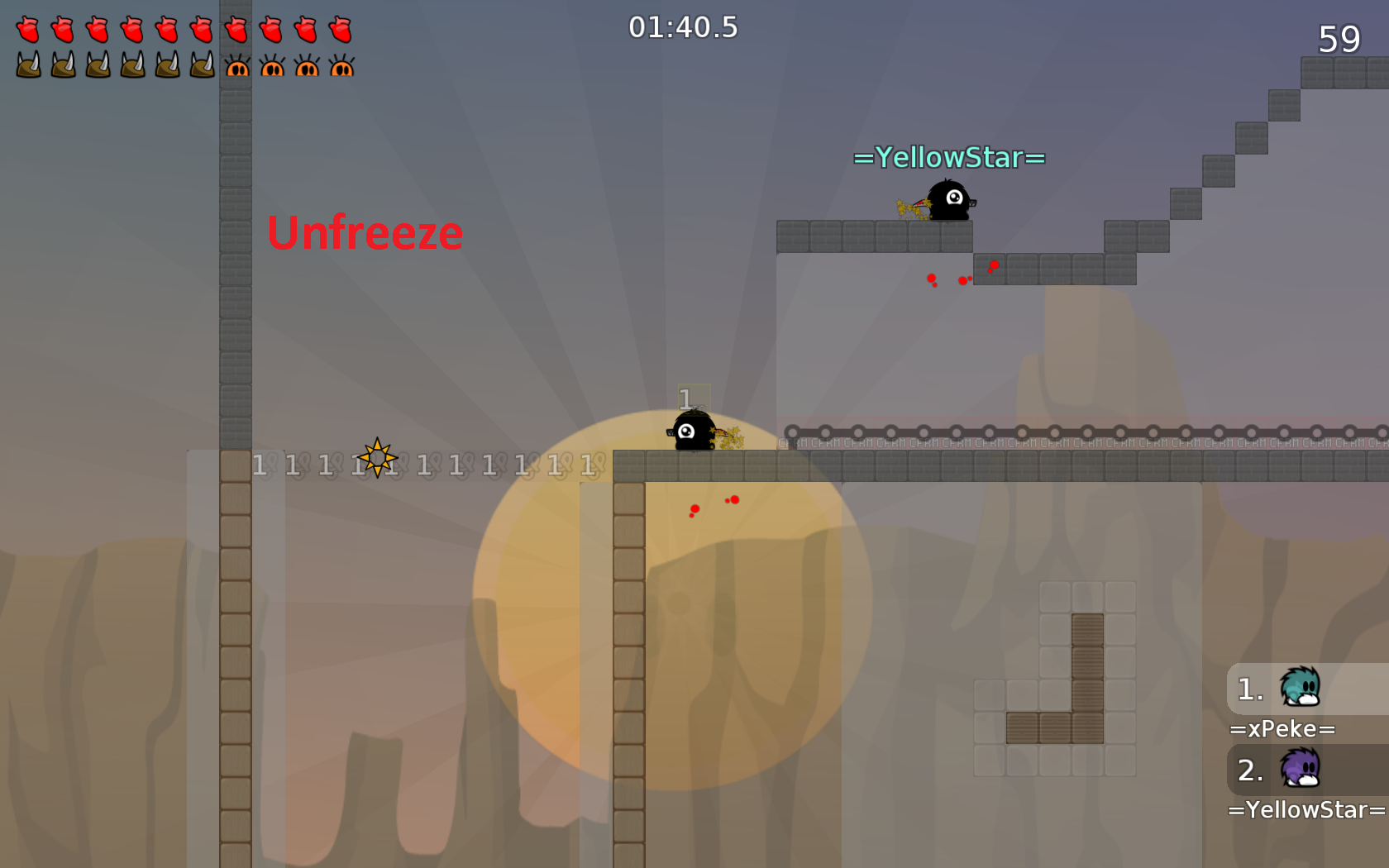Image resolution: width=1389 pixels, height=868 pixels.
Task: Click the tee character holding the golden gun
Action: click(x=693, y=432)
